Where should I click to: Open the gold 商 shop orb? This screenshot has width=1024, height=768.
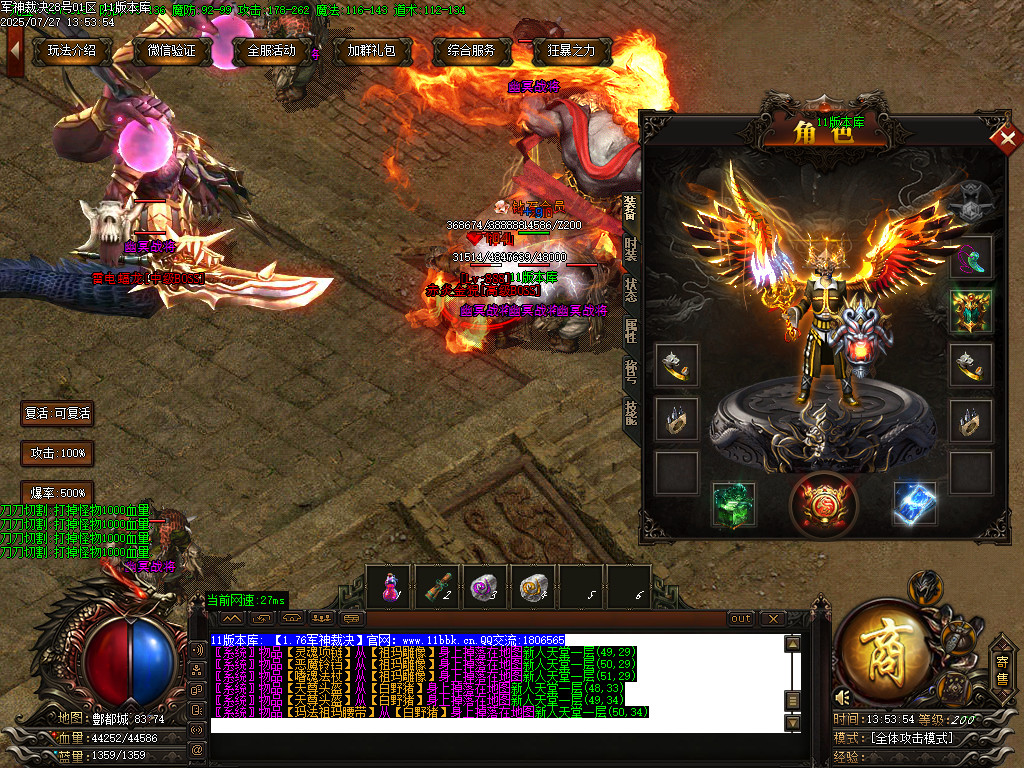[x=884, y=649]
